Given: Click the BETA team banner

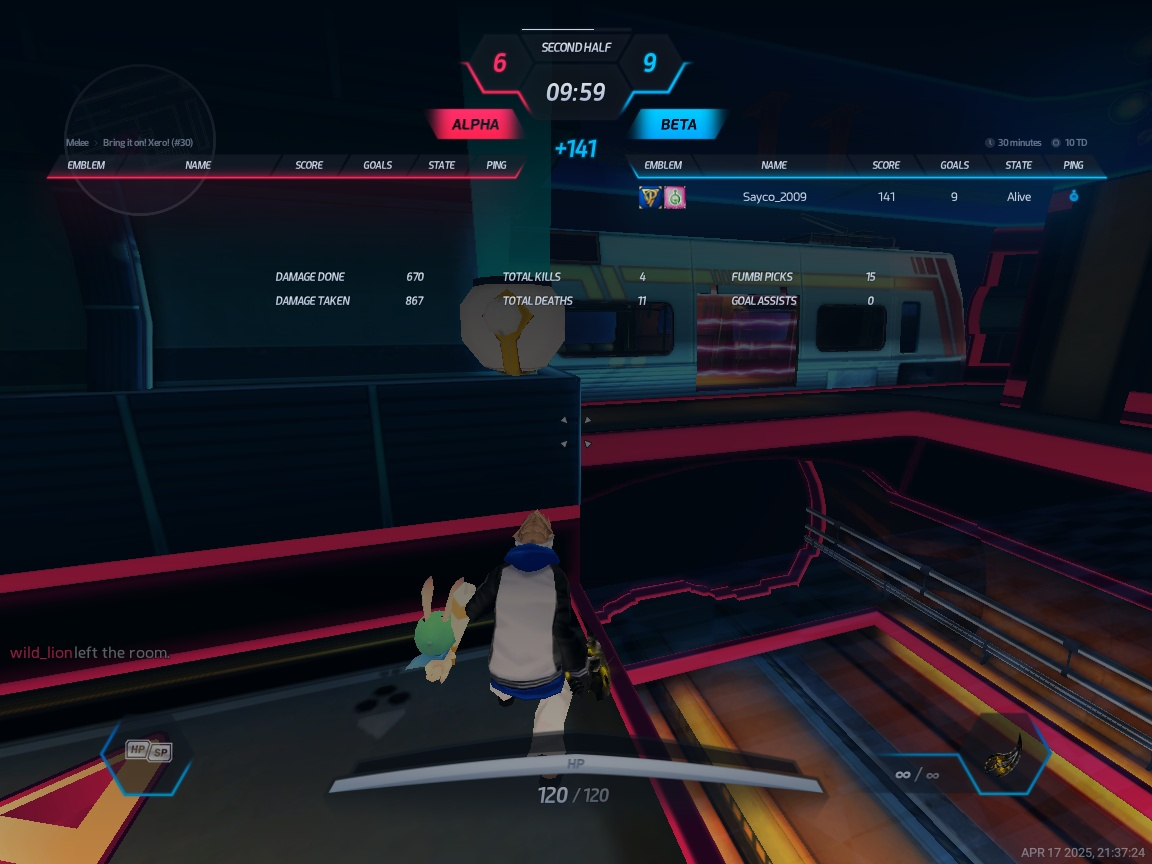Looking at the screenshot, I should tap(678, 125).
